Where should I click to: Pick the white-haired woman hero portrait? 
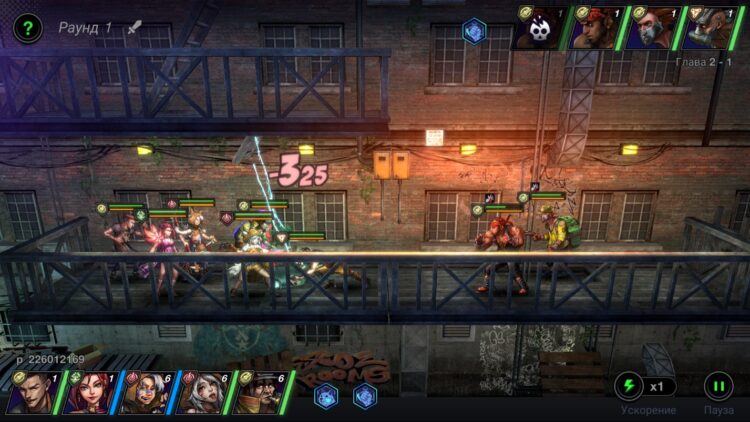[x=202, y=394]
